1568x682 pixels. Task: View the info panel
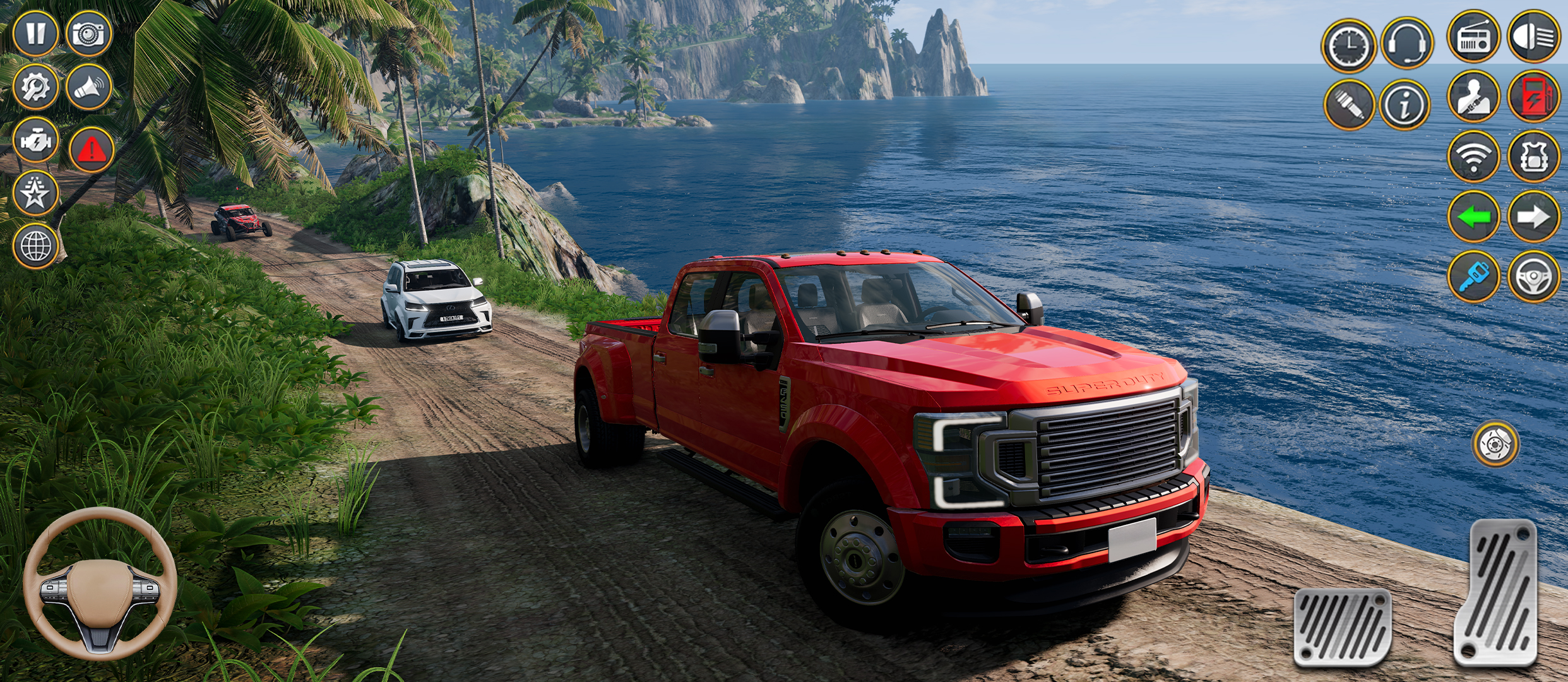[1408, 104]
